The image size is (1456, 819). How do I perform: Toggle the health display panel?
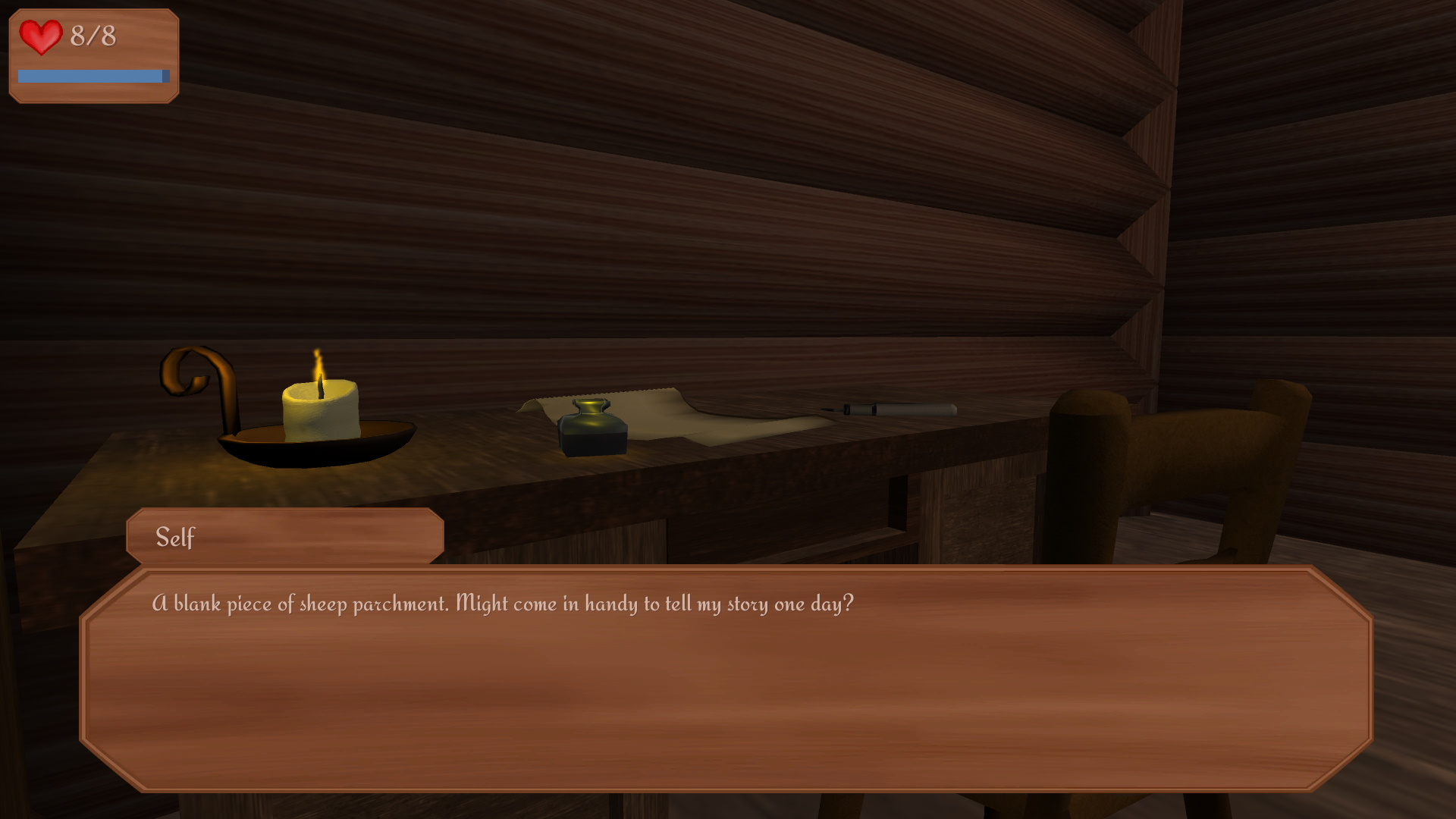93,53
